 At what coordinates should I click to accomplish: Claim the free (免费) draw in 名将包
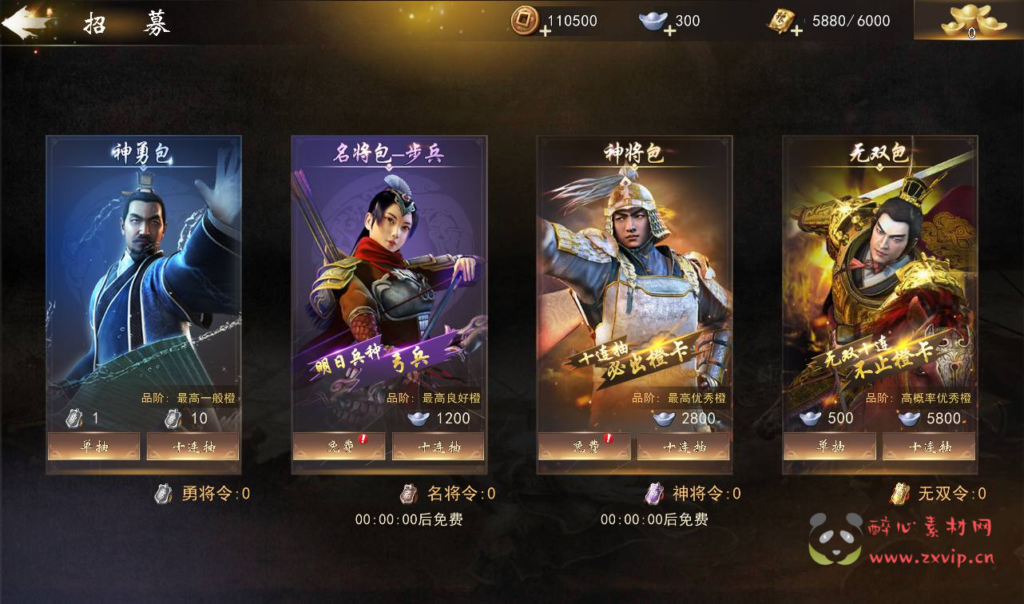click(x=338, y=447)
